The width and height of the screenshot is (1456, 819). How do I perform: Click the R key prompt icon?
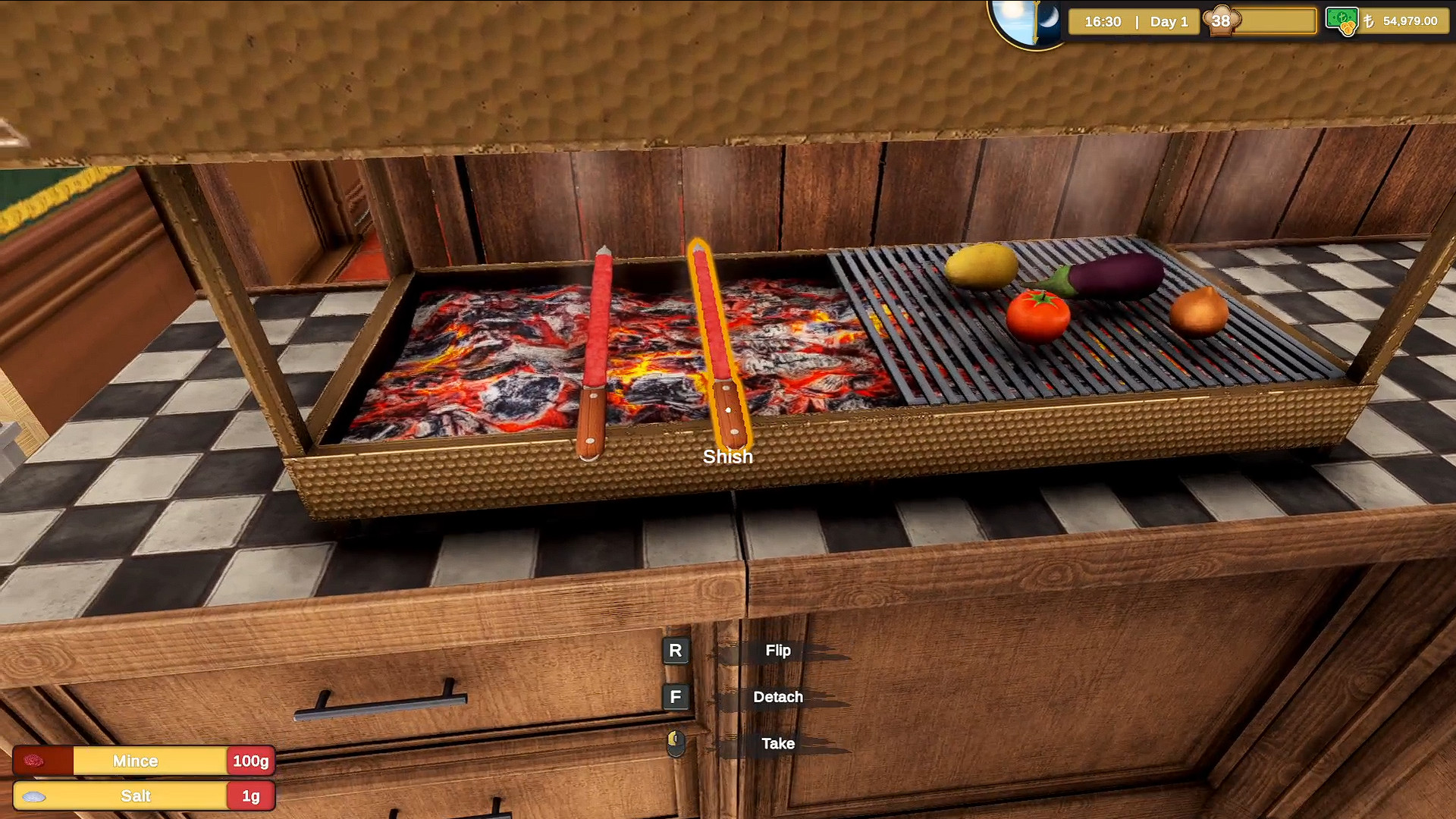pyautogui.click(x=674, y=650)
